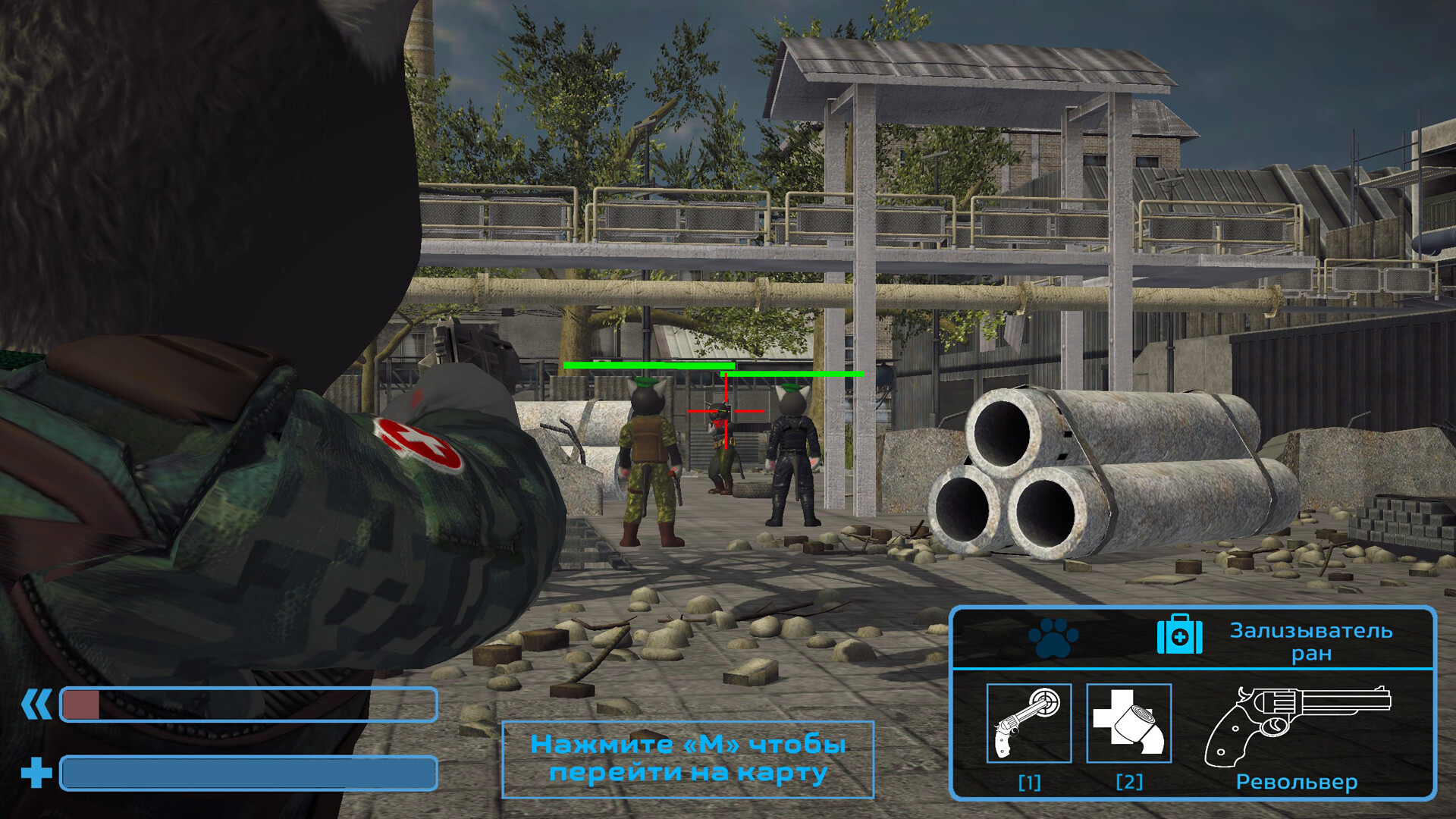1456x819 pixels.
Task: Click the Нажмите «М» map prompt panel
Action: coord(689,758)
